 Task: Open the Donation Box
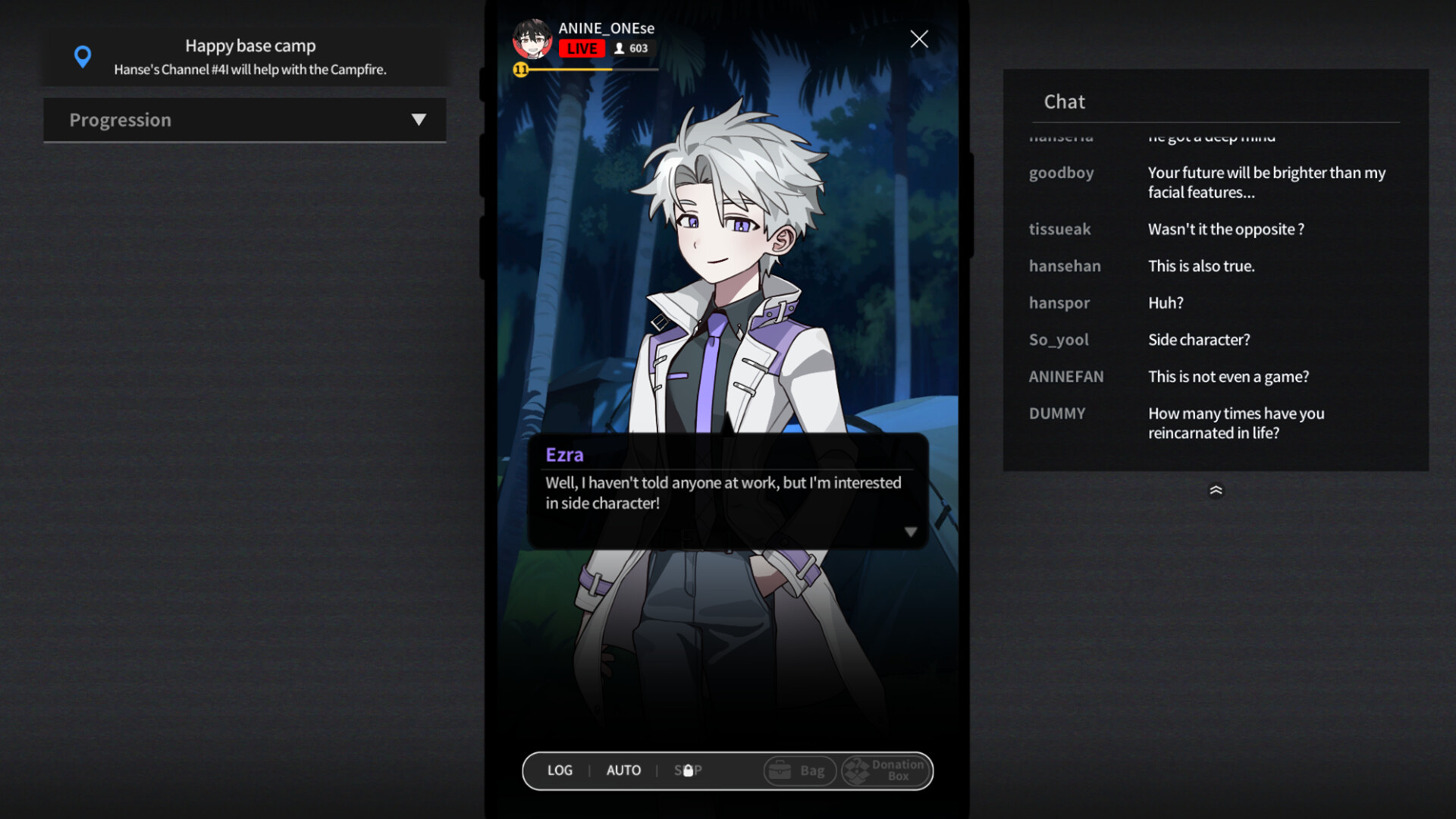pyautogui.click(x=885, y=770)
